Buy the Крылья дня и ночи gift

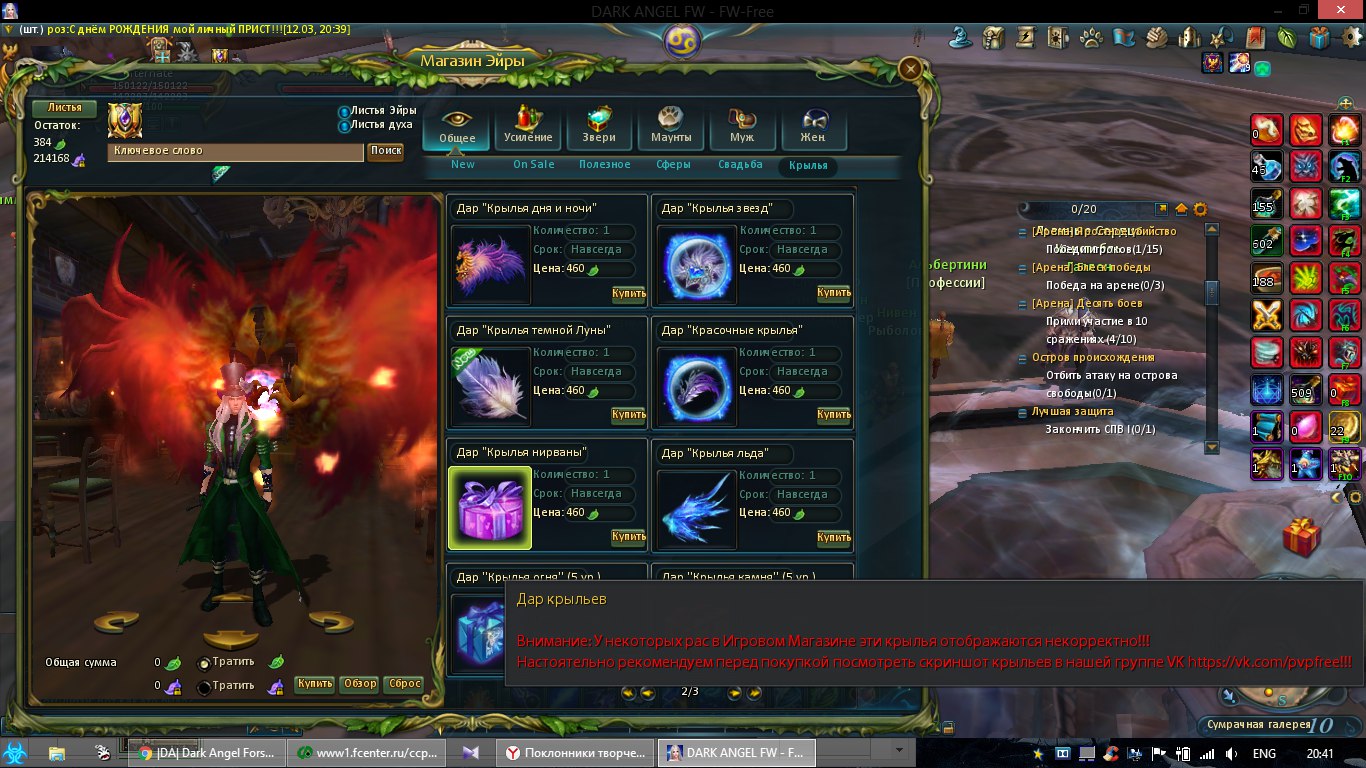point(628,294)
